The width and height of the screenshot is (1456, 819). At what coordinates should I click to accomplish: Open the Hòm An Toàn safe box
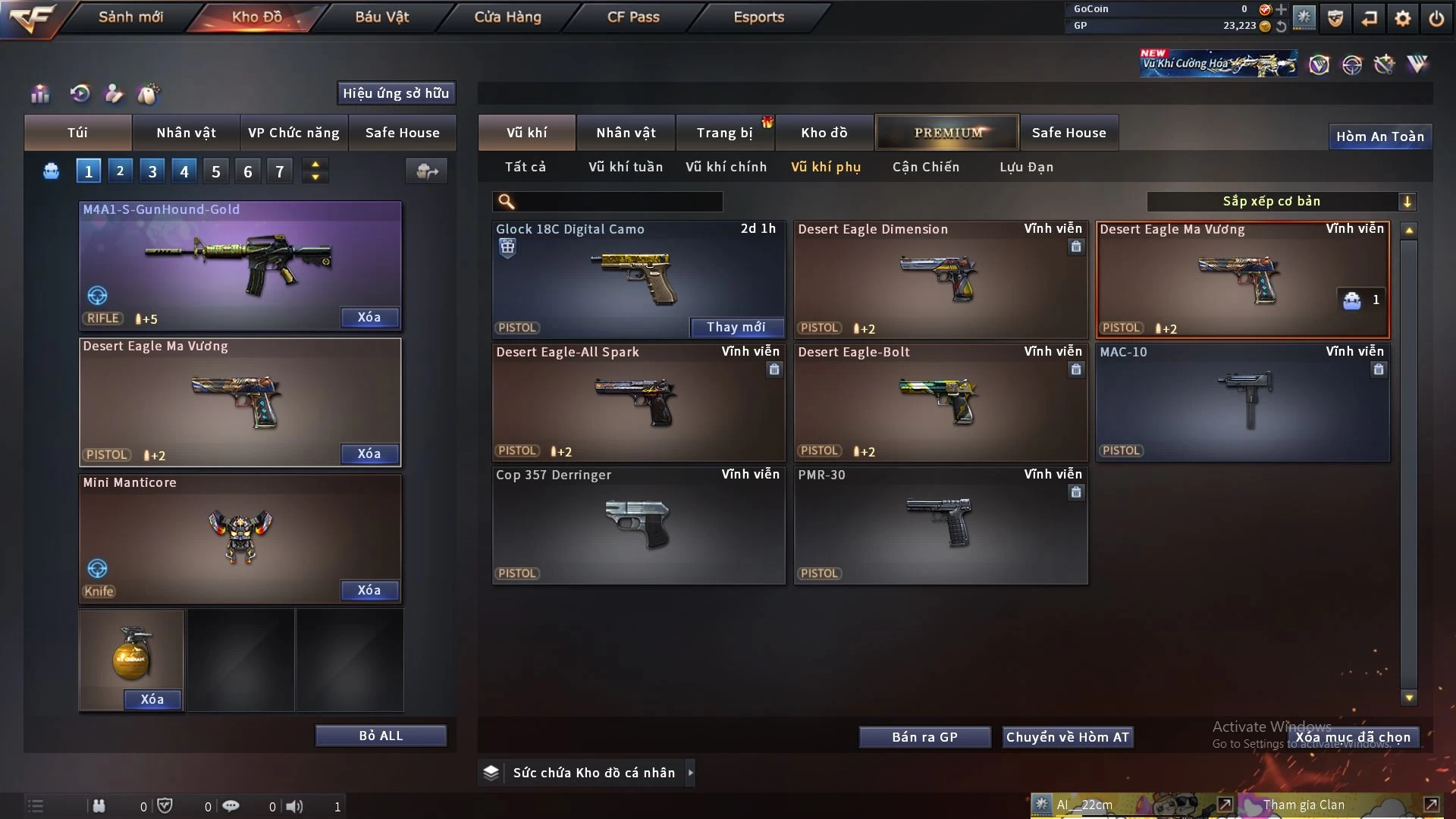click(1379, 136)
